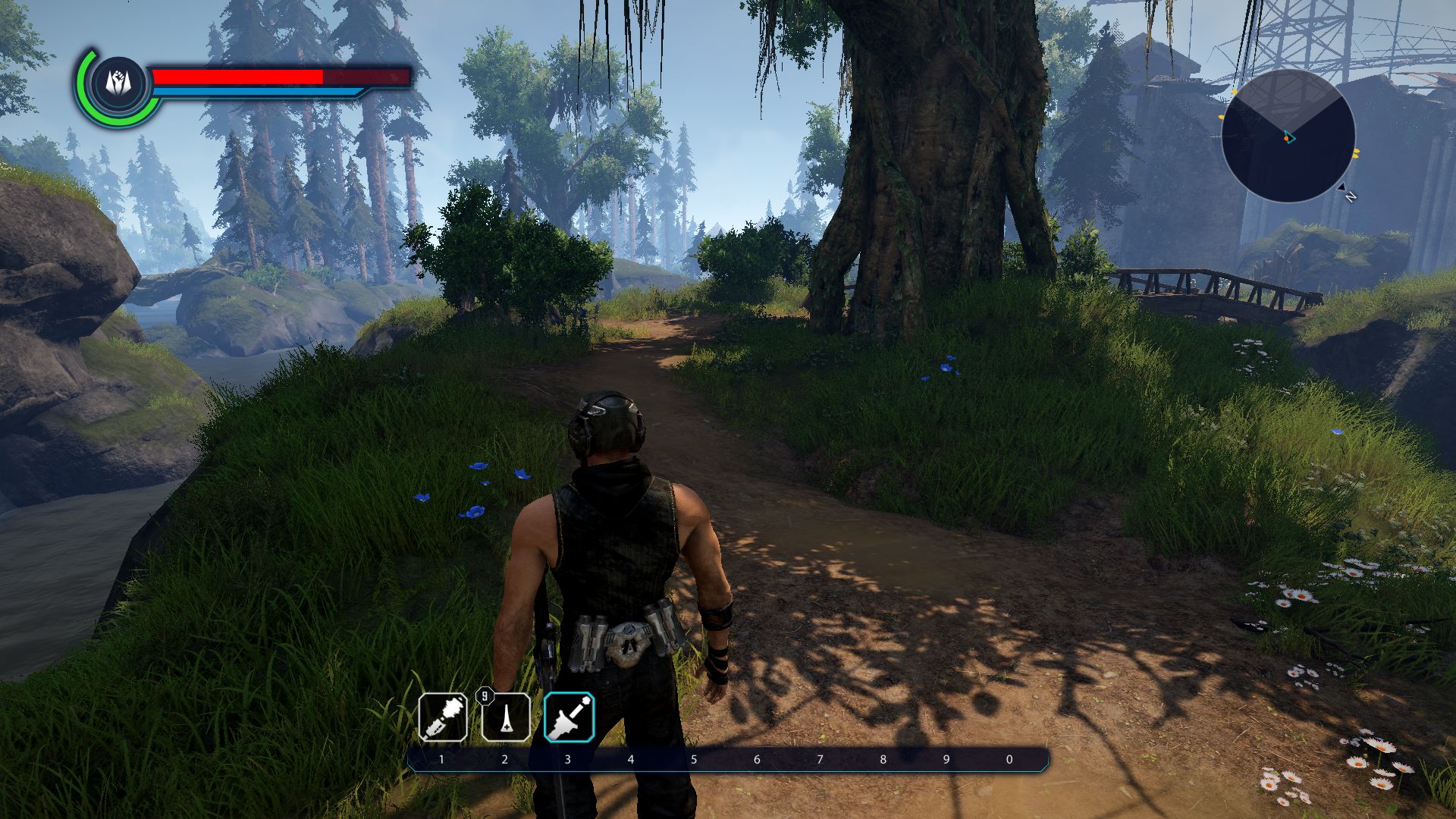Click the circular minimap
Viewport: 1456px width, 819px height.
[x=1288, y=136]
